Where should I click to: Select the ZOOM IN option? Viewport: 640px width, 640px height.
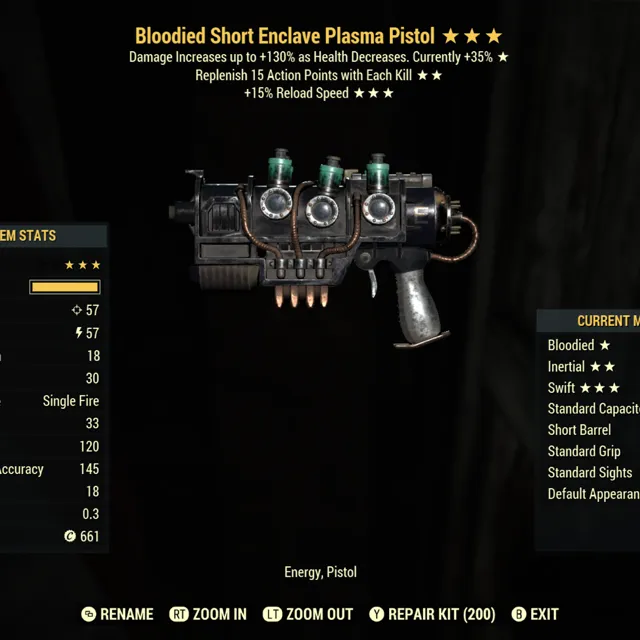(x=208, y=614)
